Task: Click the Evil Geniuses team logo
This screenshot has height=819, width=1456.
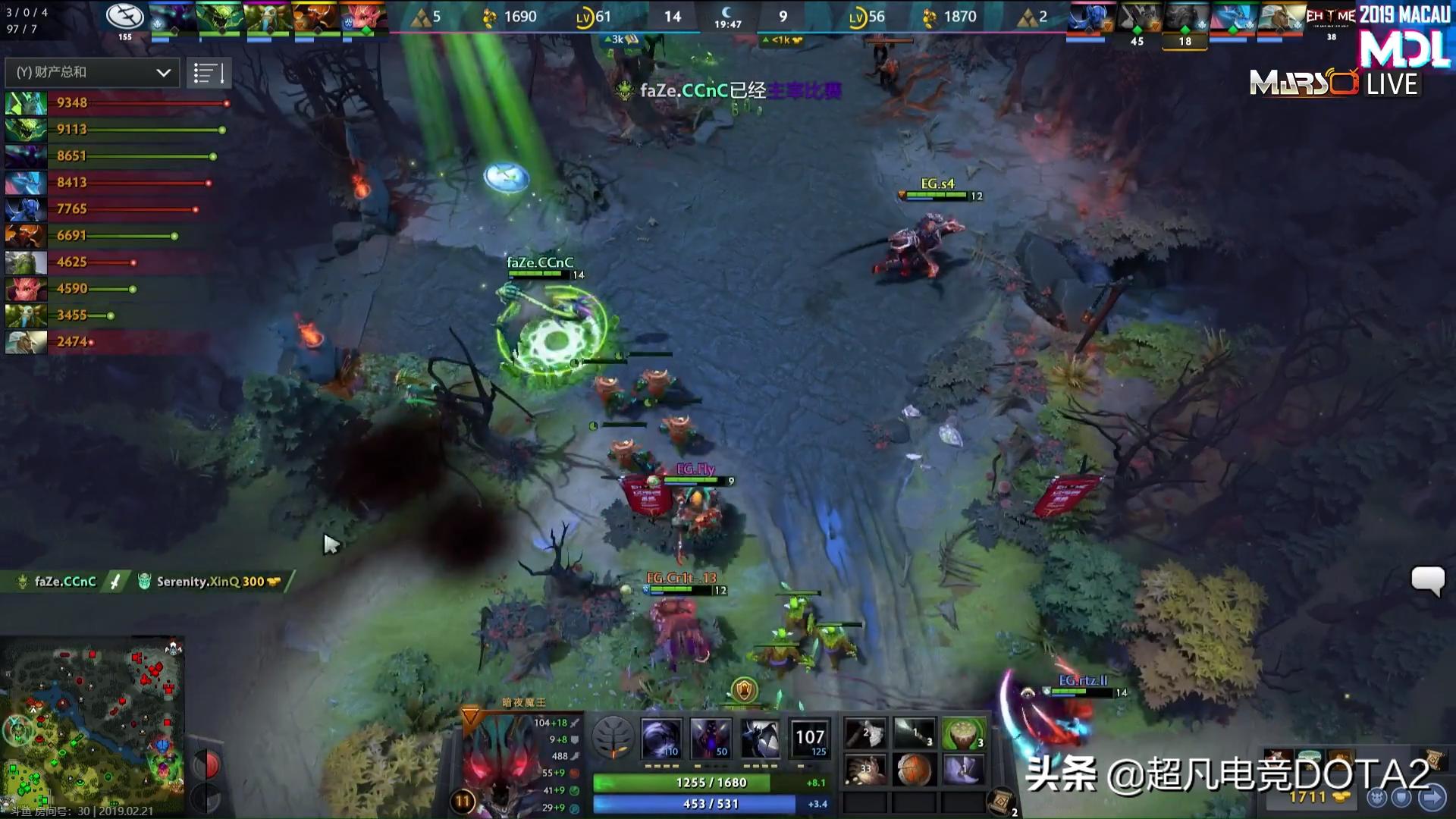Action: (124, 17)
